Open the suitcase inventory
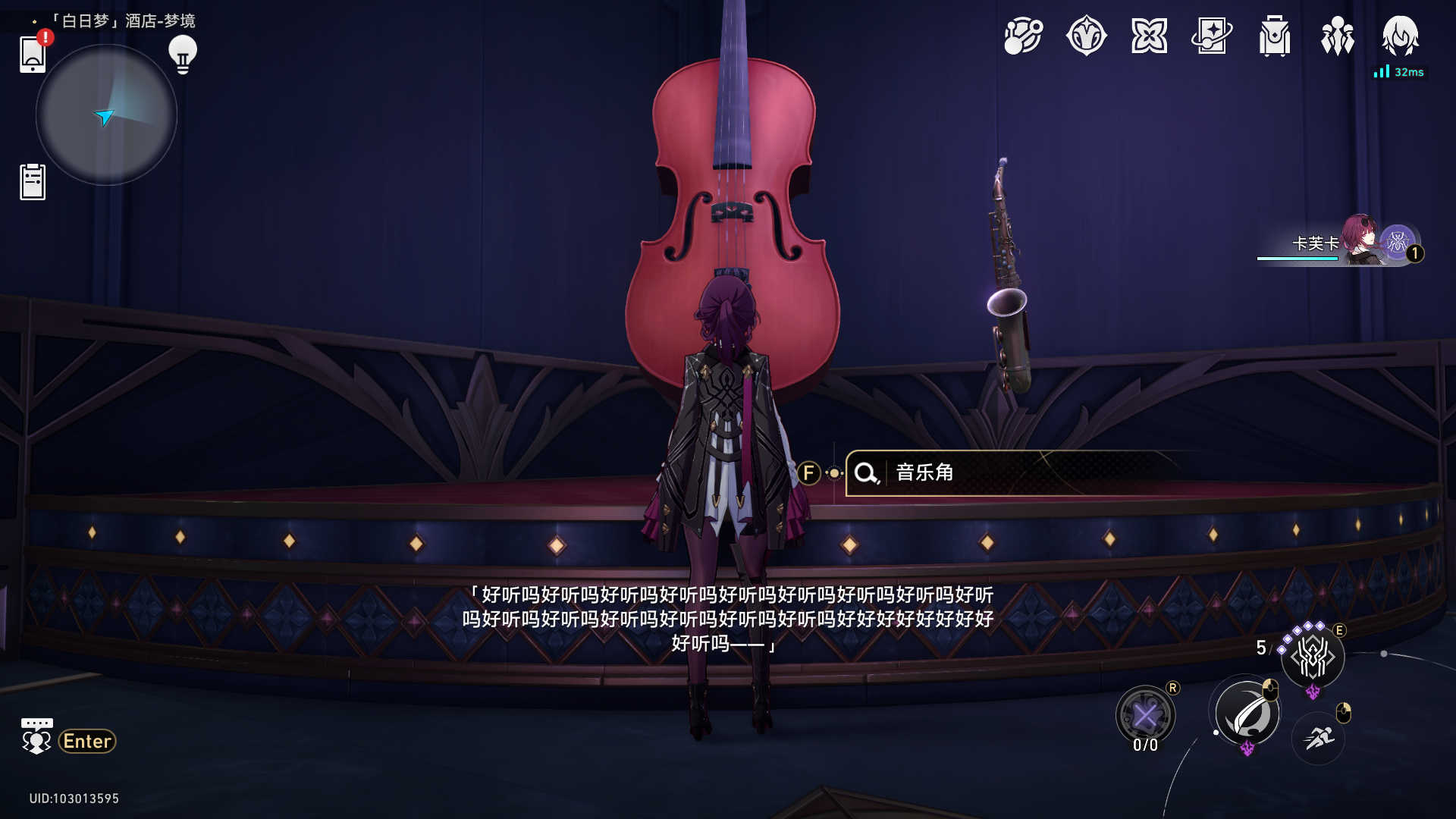 pos(1275,36)
